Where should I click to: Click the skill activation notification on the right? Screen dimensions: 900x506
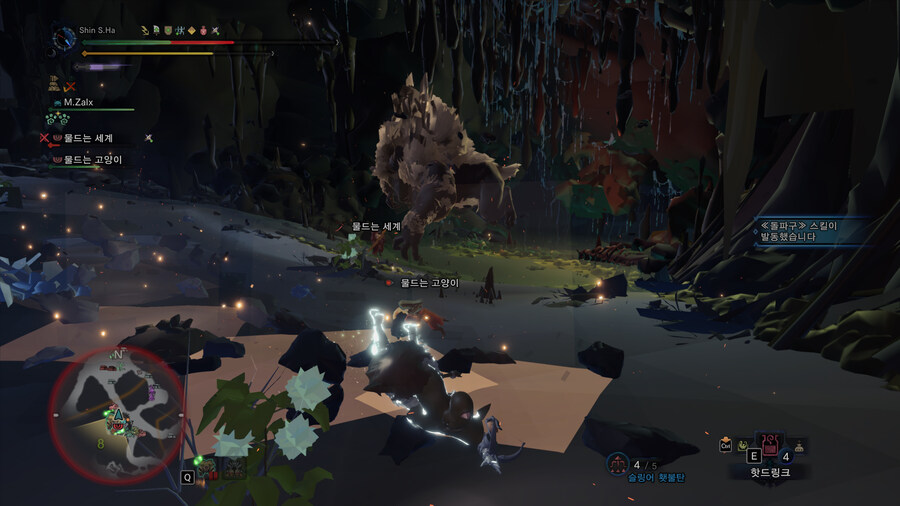pos(800,233)
